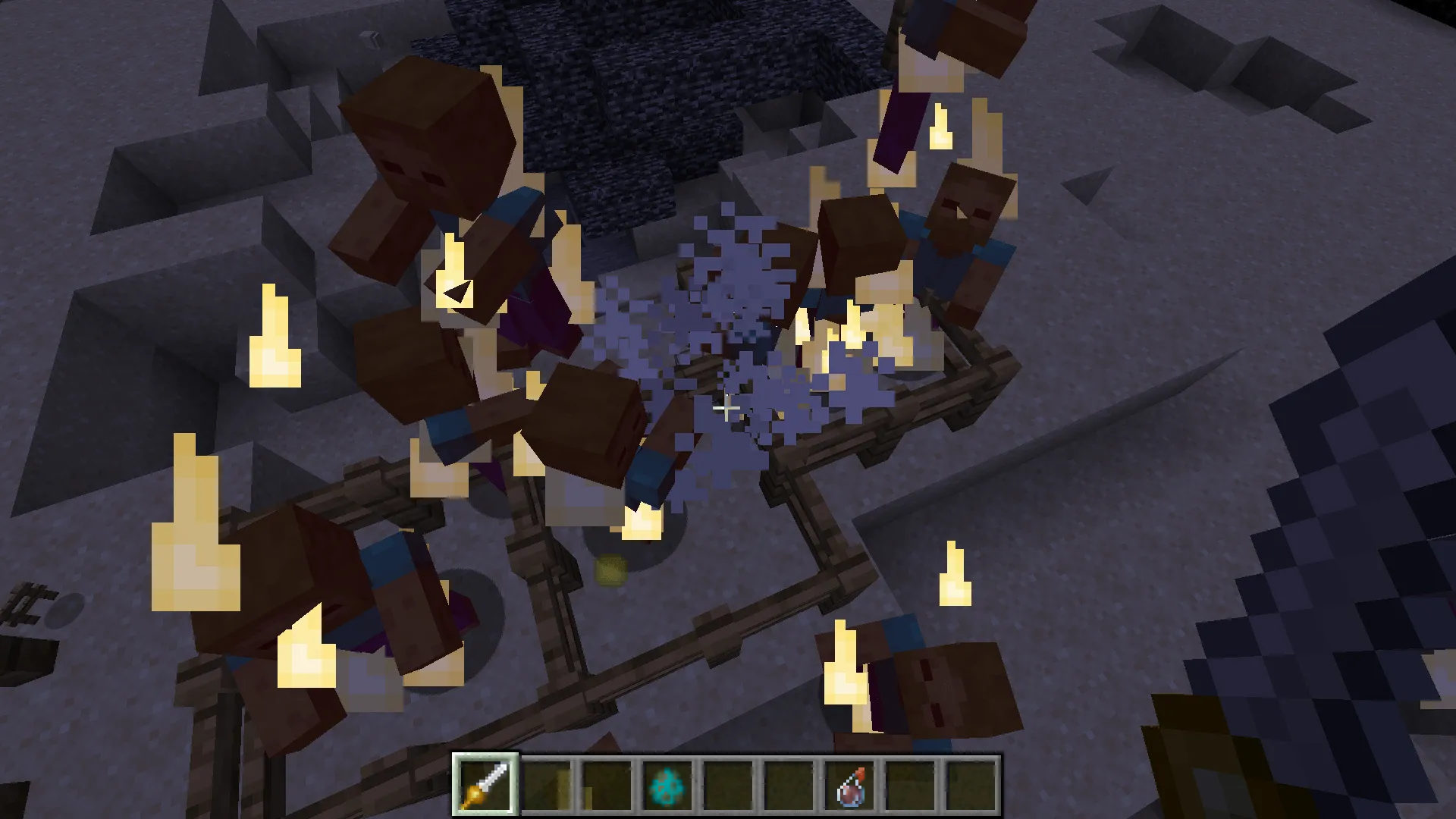The width and height of the screenshot is (1456, 819).
Task: Select the teal heart of the sea item
Action: pos(667,785)
